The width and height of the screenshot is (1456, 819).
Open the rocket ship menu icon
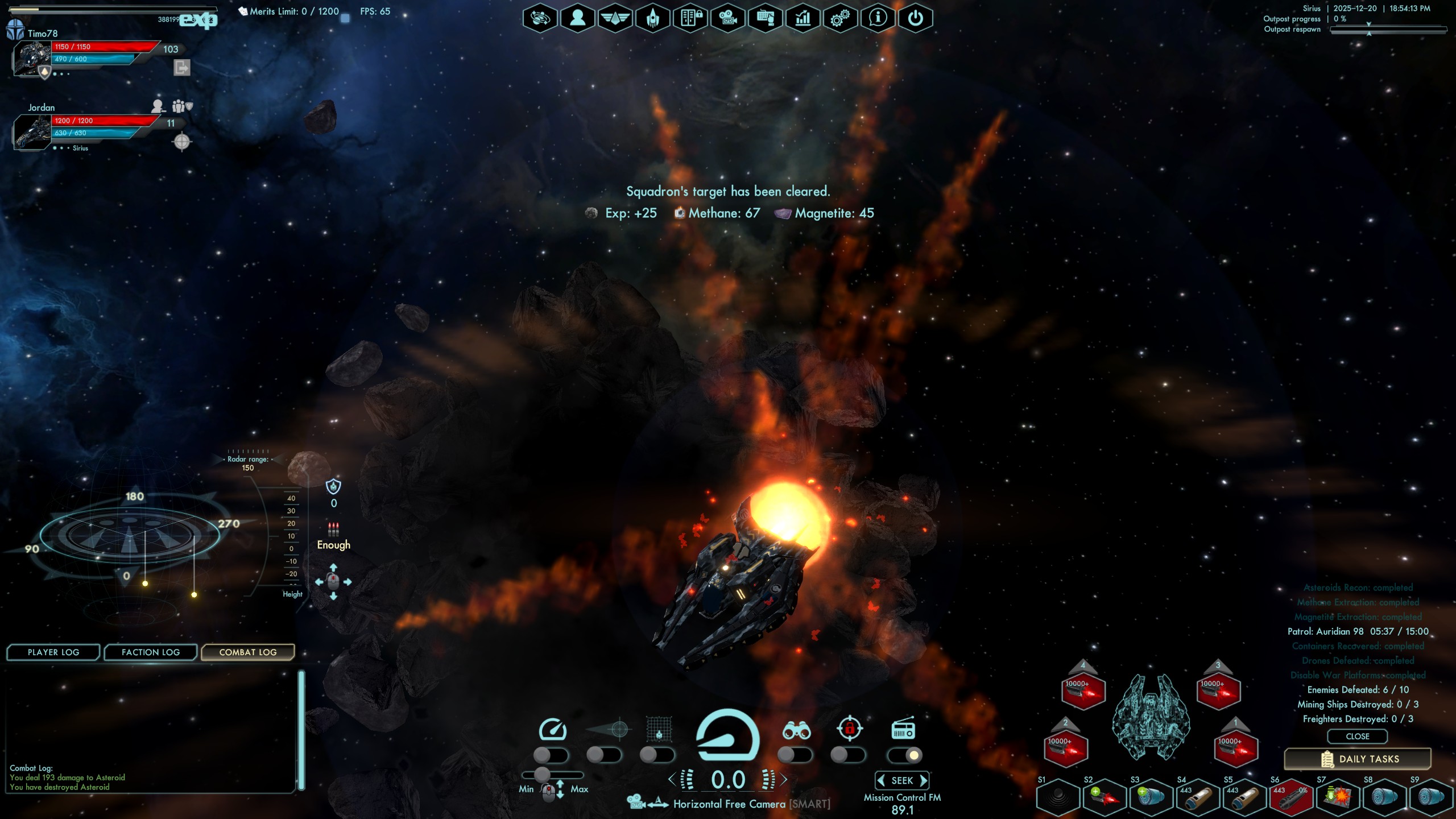tap(652, 18)
